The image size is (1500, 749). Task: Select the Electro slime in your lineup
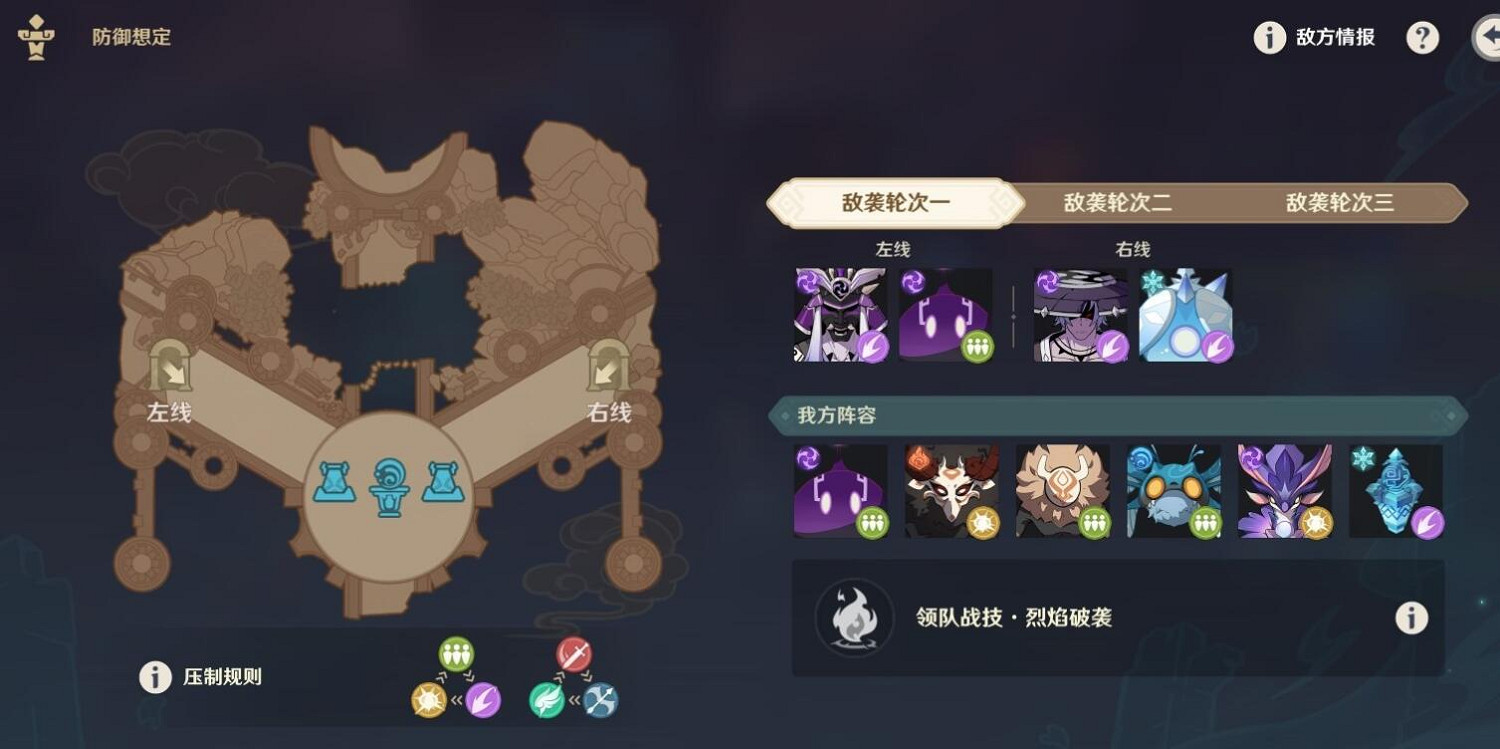point(841,489)
